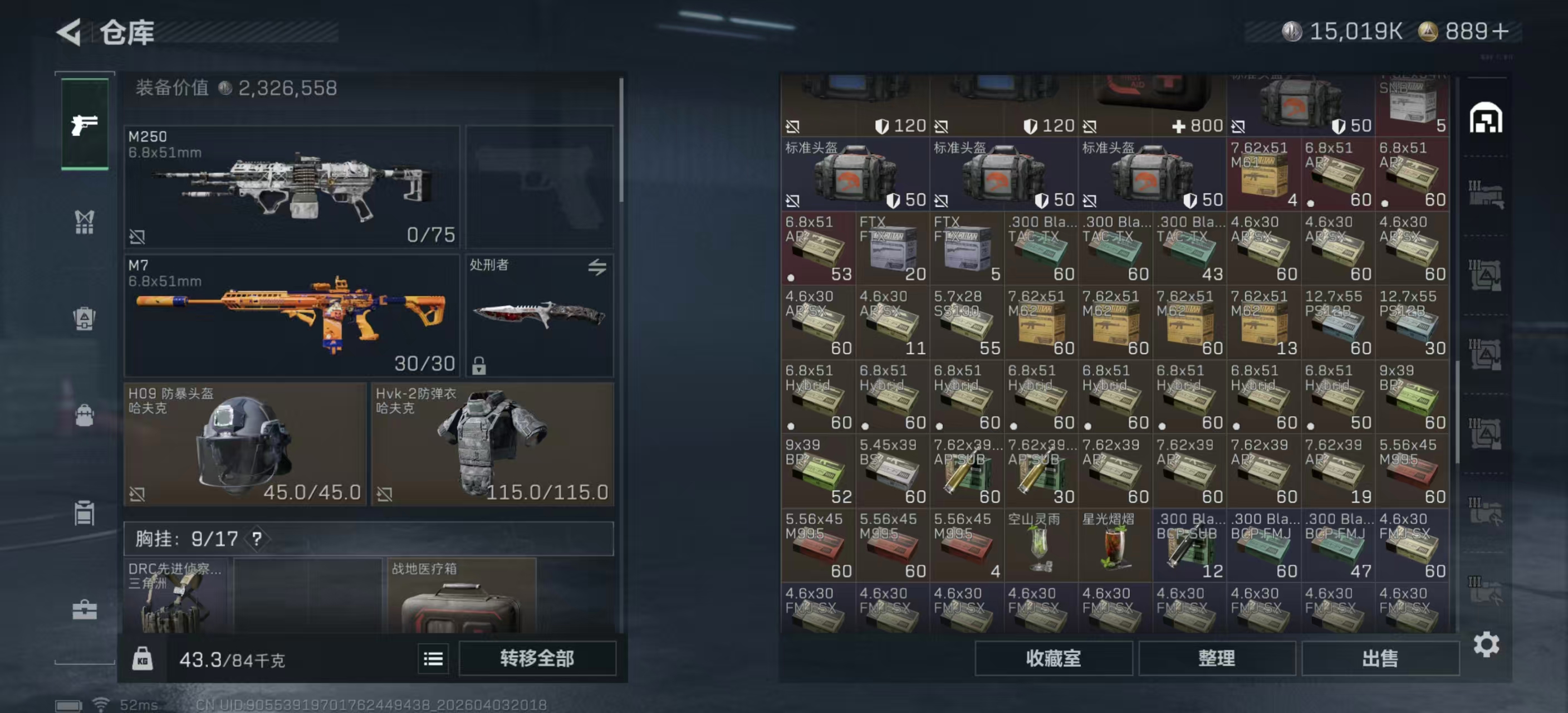Select the 5.45x39 BS ammo stack
This screenshot has height=713, width=1568.
(x=893, y=471)
